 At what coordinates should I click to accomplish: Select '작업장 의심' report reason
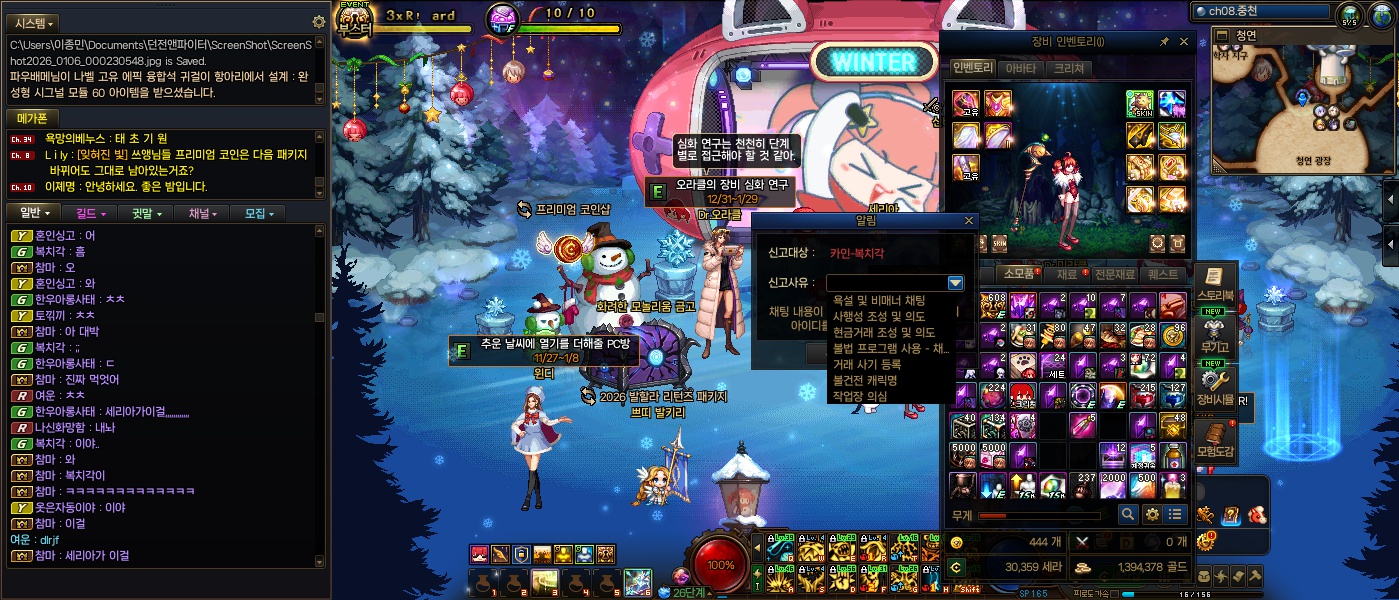pyautogui.click(x=860, y=396)
